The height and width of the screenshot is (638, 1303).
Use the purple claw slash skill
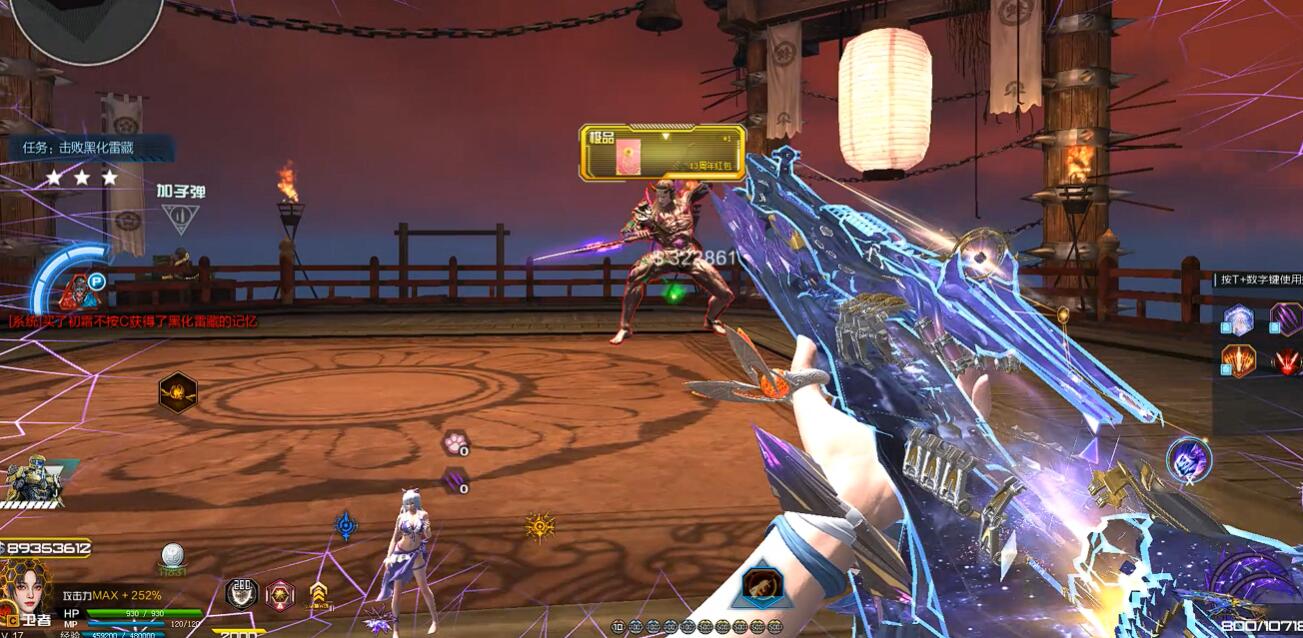[x=1286, y=320]
